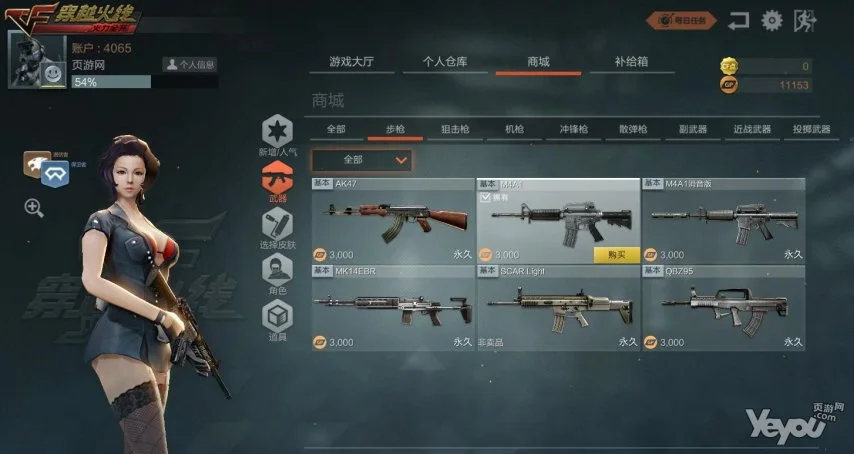
Task: Click the magnifier zoom icon
Action: pos(34,207)
